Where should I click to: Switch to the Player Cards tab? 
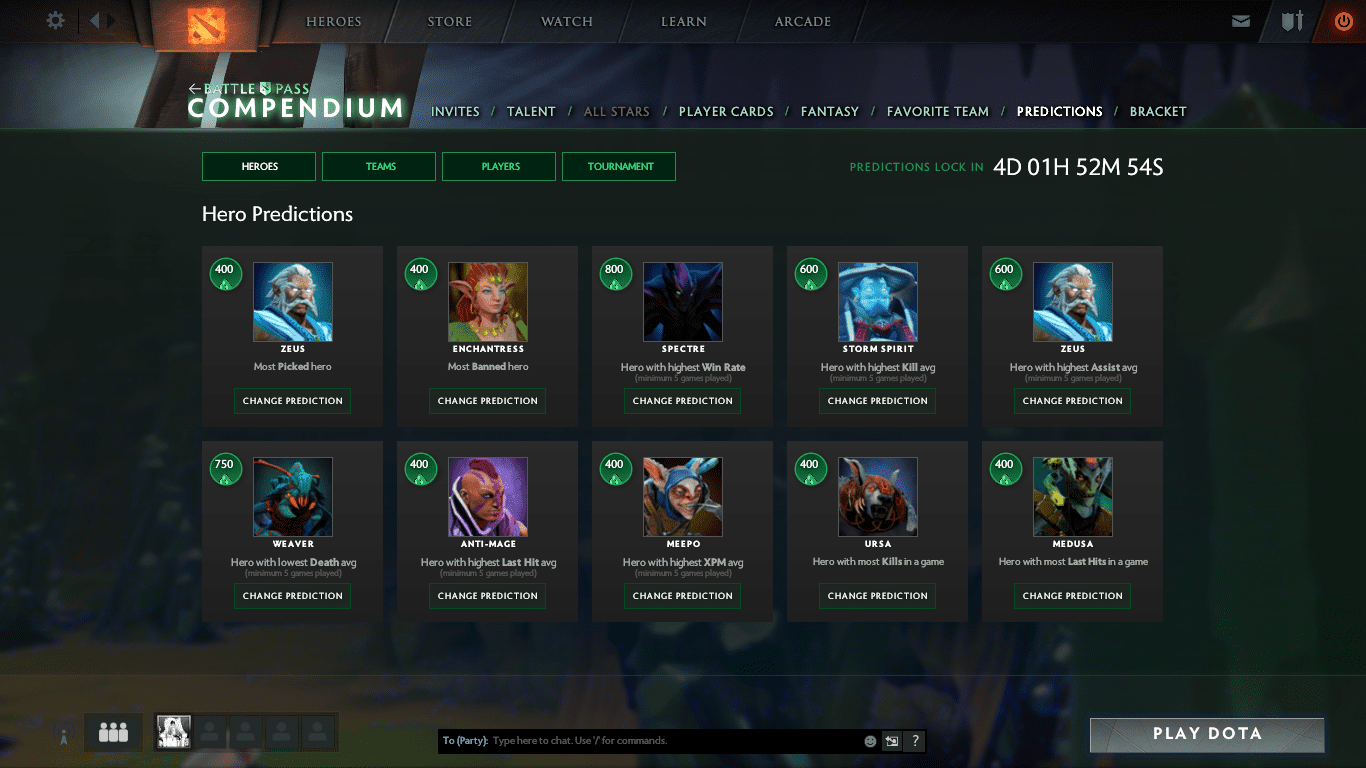click(726, 112)
